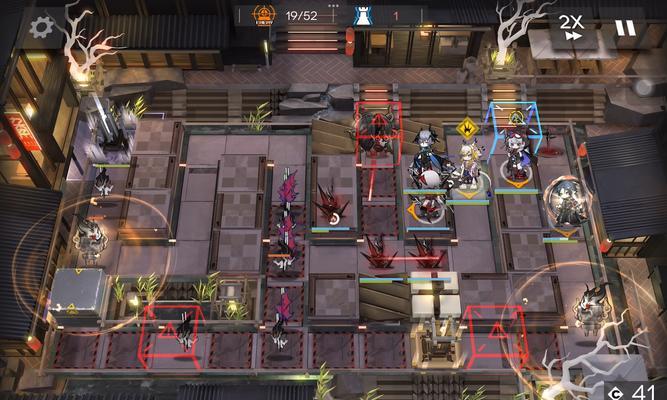
Task: Activate the yellow skill-ready diamond icon
Action: 466,127
